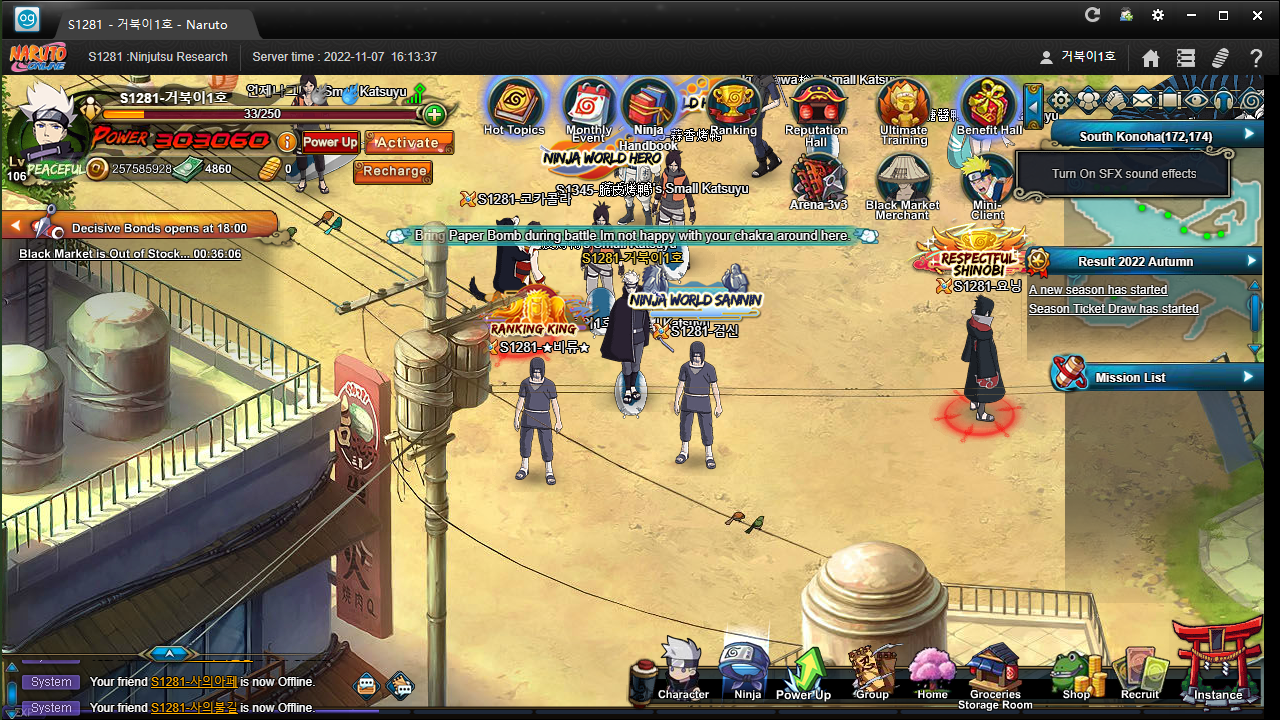Open the Ninja Handbook

(648, 108)
